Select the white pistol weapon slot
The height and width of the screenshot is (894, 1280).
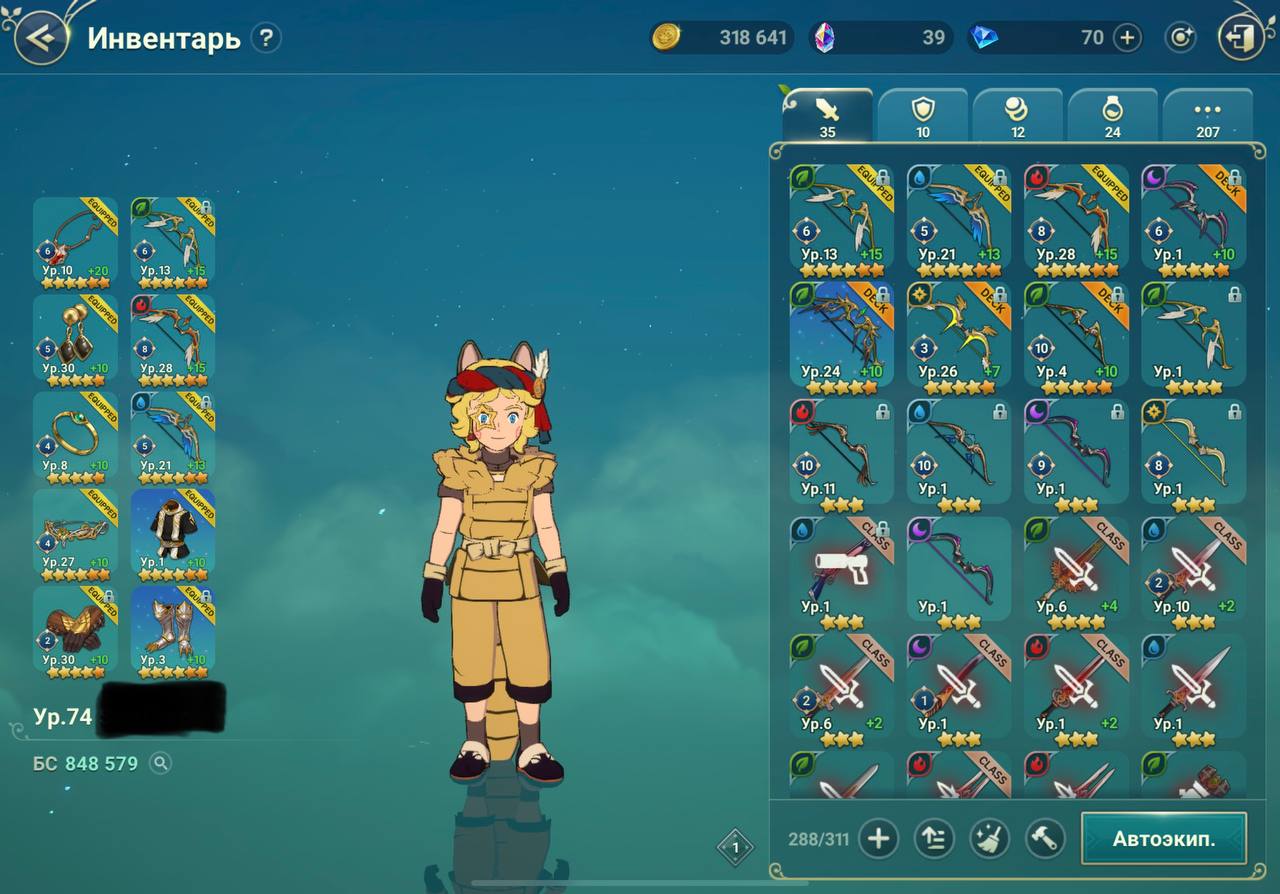click(841, 568)
